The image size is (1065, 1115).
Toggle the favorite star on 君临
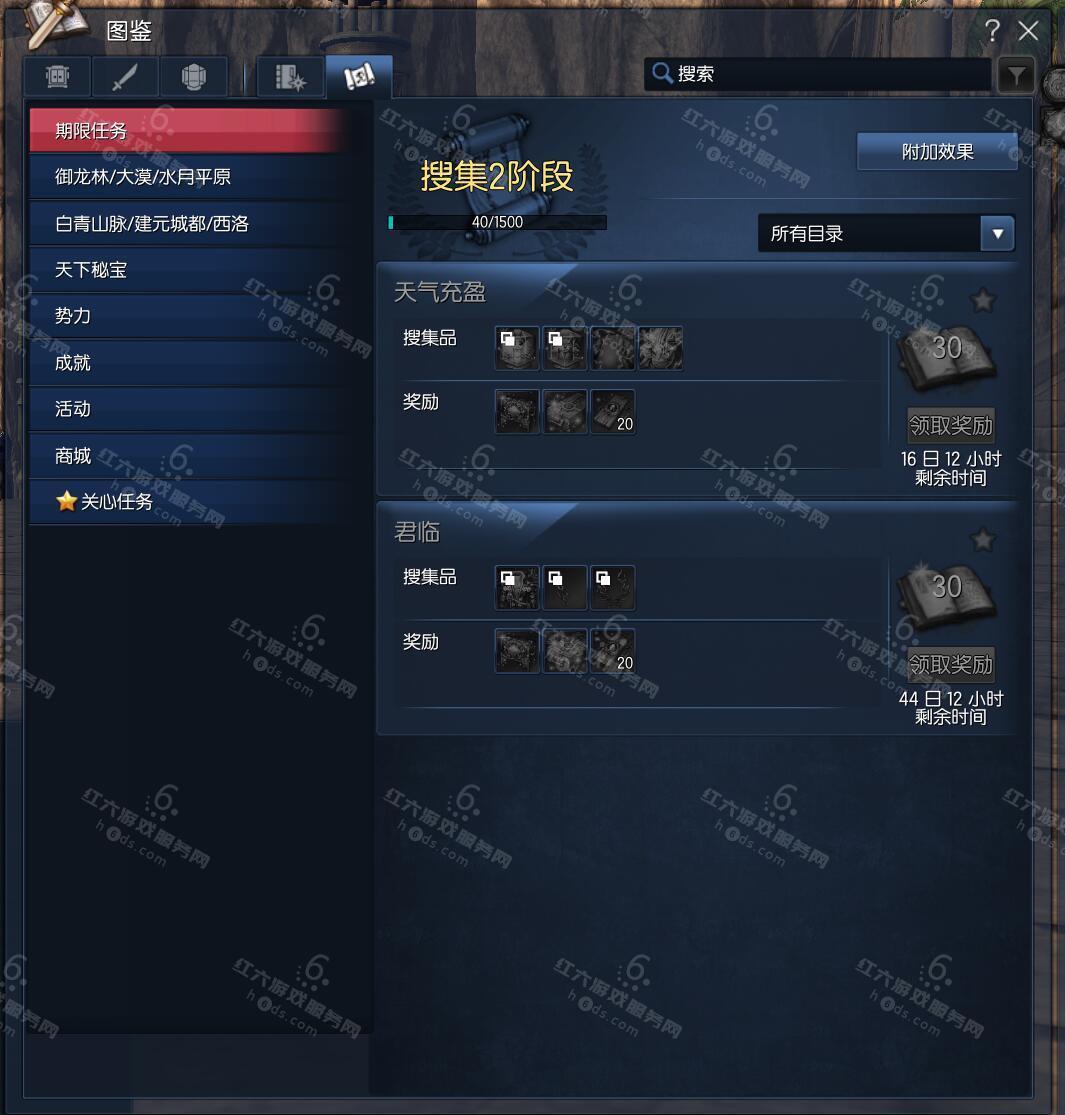(983, 540)
